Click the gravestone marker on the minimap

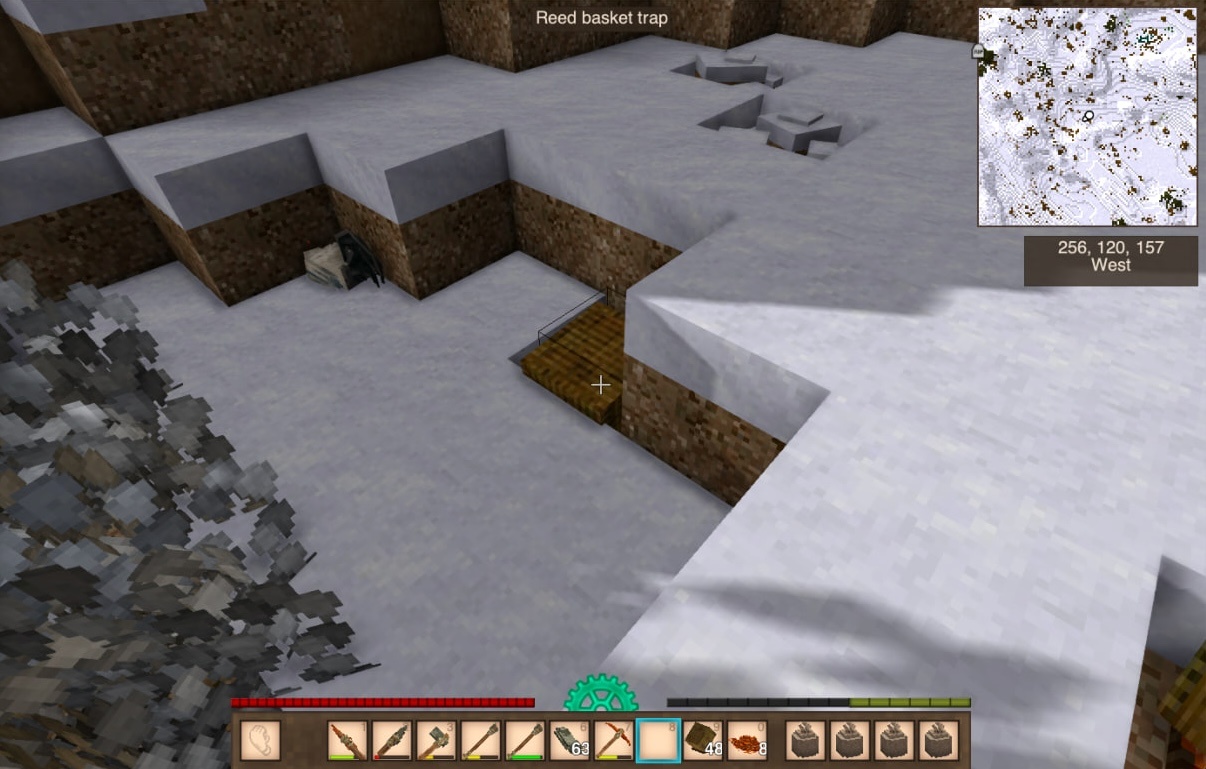coord(978,50)
